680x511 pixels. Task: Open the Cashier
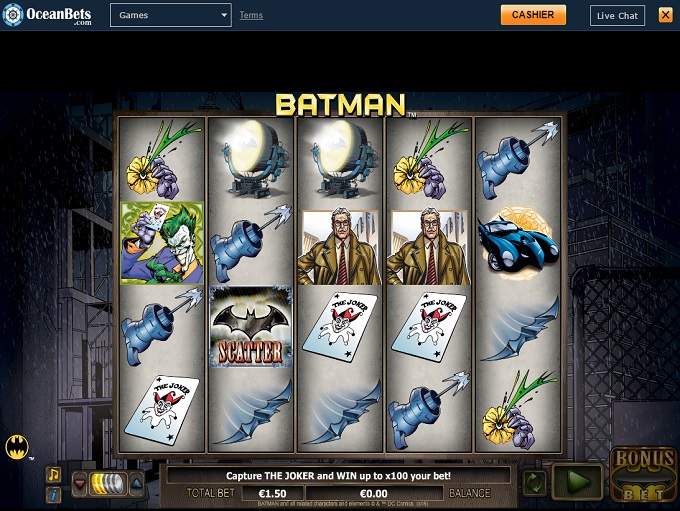pos(533,15)
